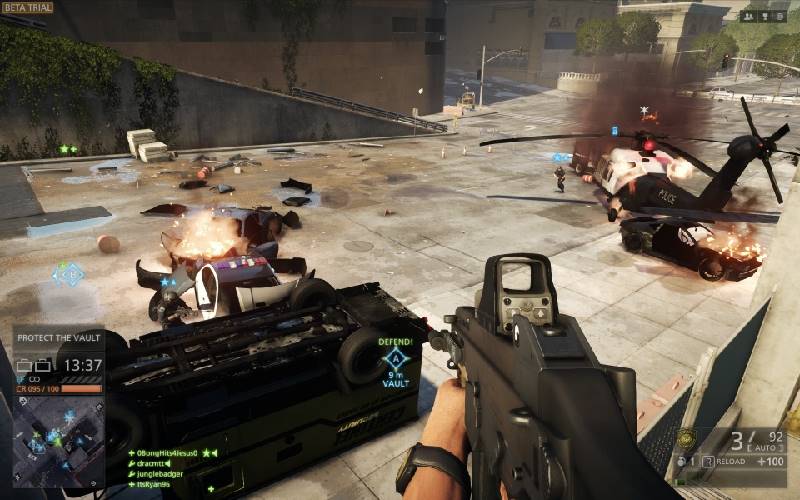
Task: Select the B objective marker
Action: 68,273
